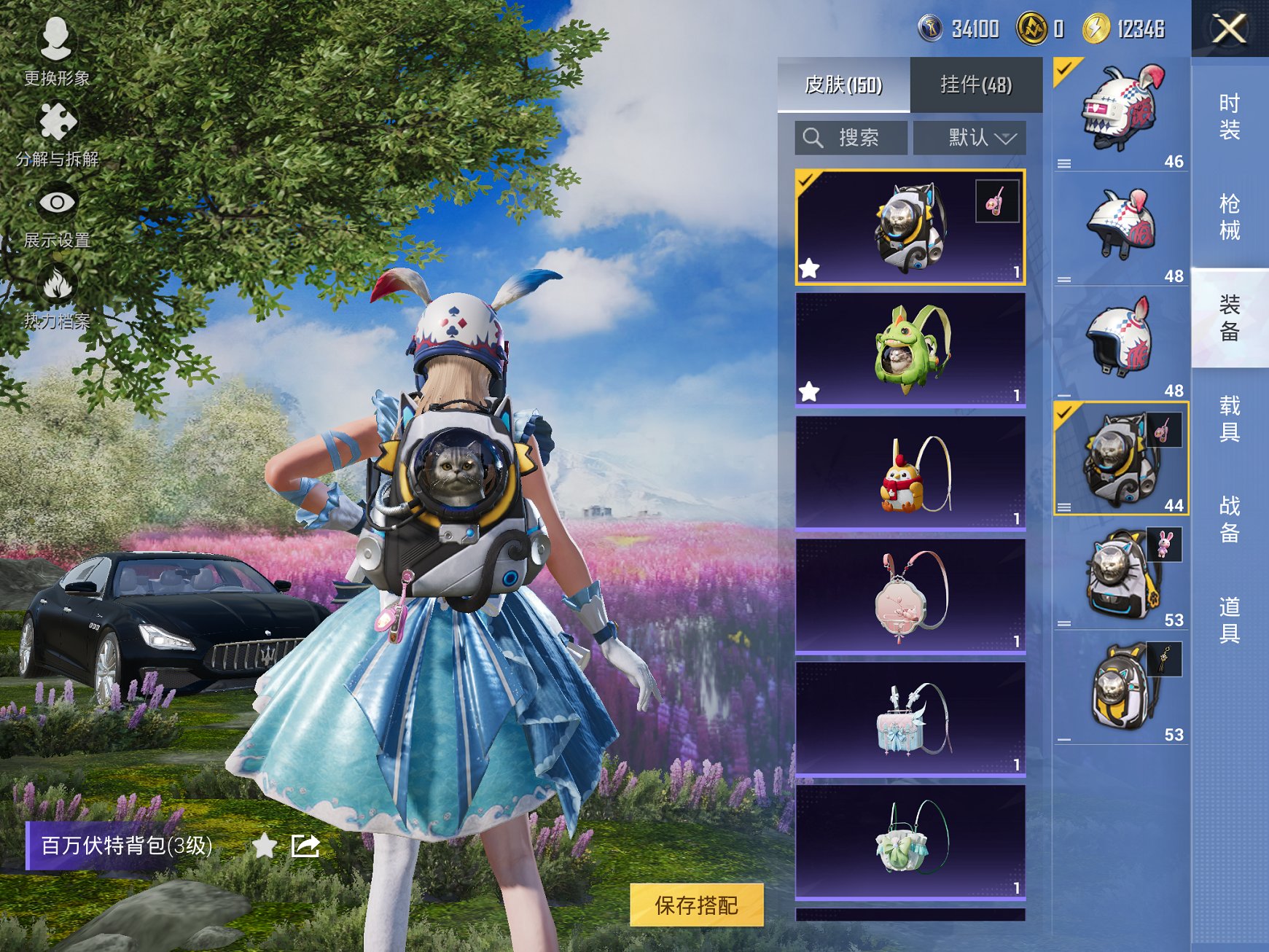Viewport: 1269px width, 952px height.
Task: Select the pink round backpack skin
Action: tap(910, 596)
